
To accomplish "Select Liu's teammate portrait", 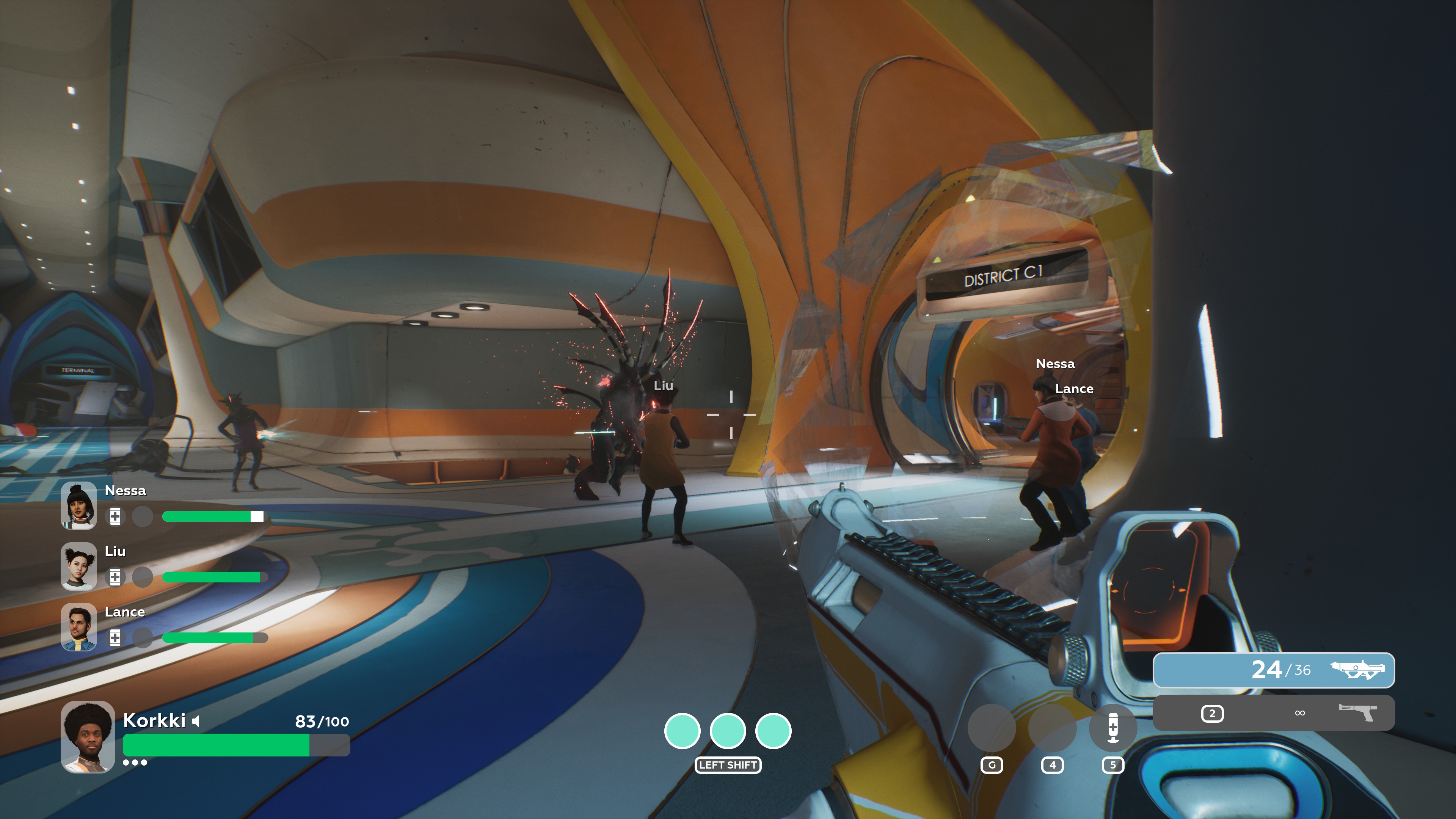I will pos(78,566).
